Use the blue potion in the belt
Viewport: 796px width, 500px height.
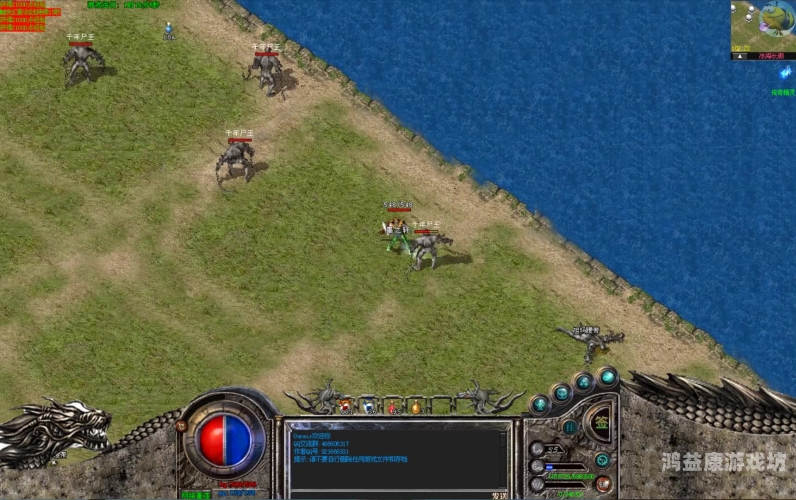tap(369, 406)
